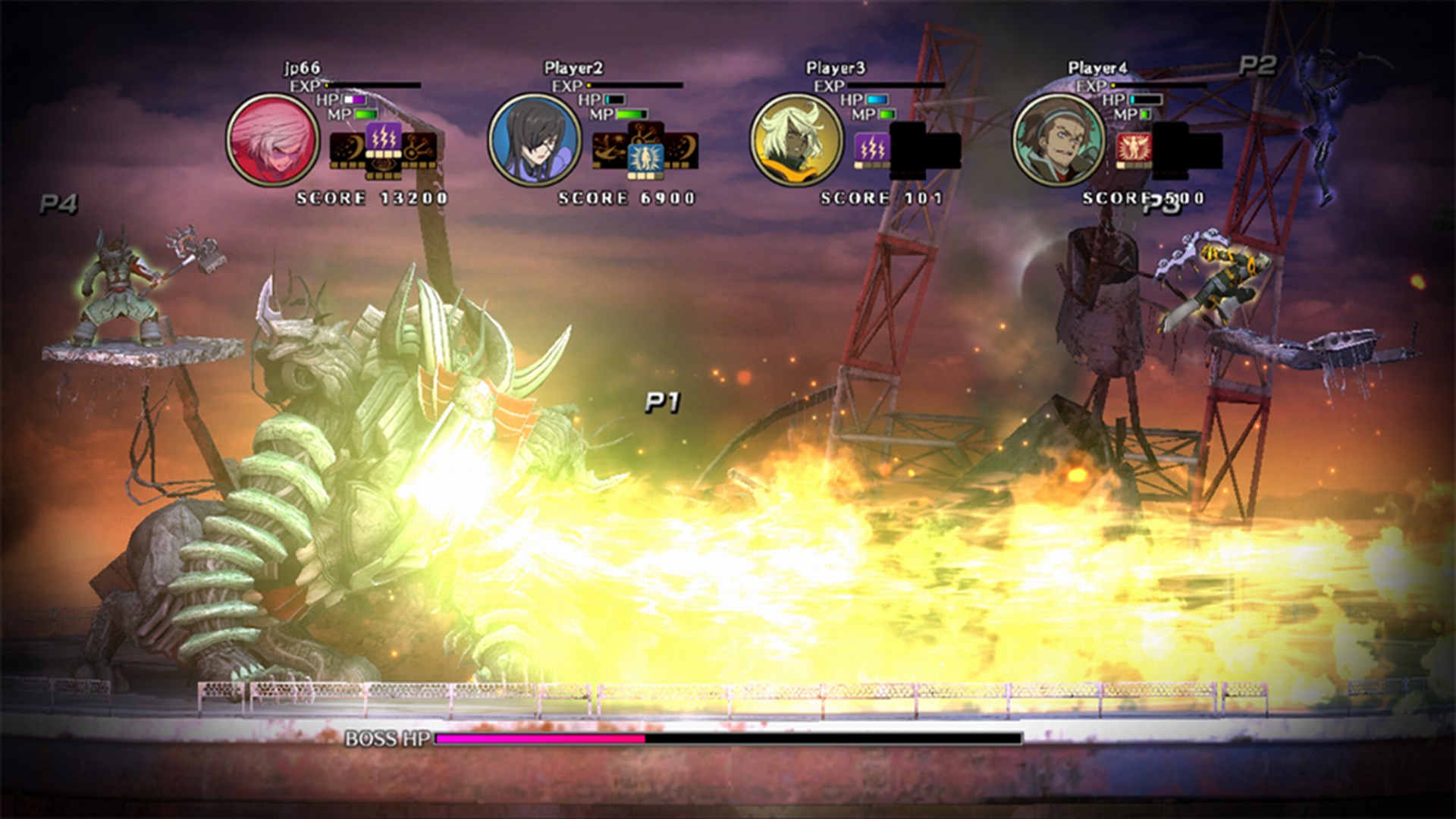Screen dimensions: 1456x819
Task: Click Player2's character portrait
Action: point(535,139)
